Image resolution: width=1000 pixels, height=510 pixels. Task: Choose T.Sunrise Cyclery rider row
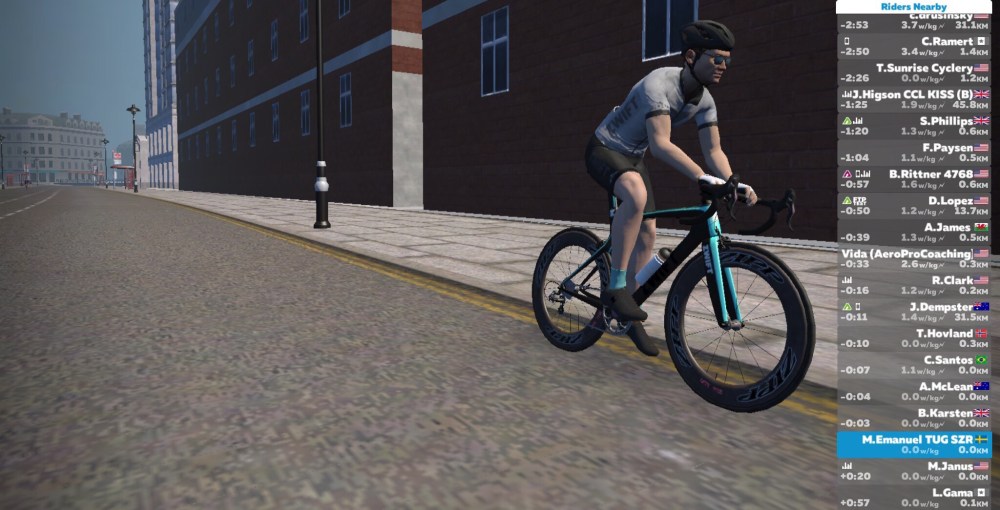915,73
